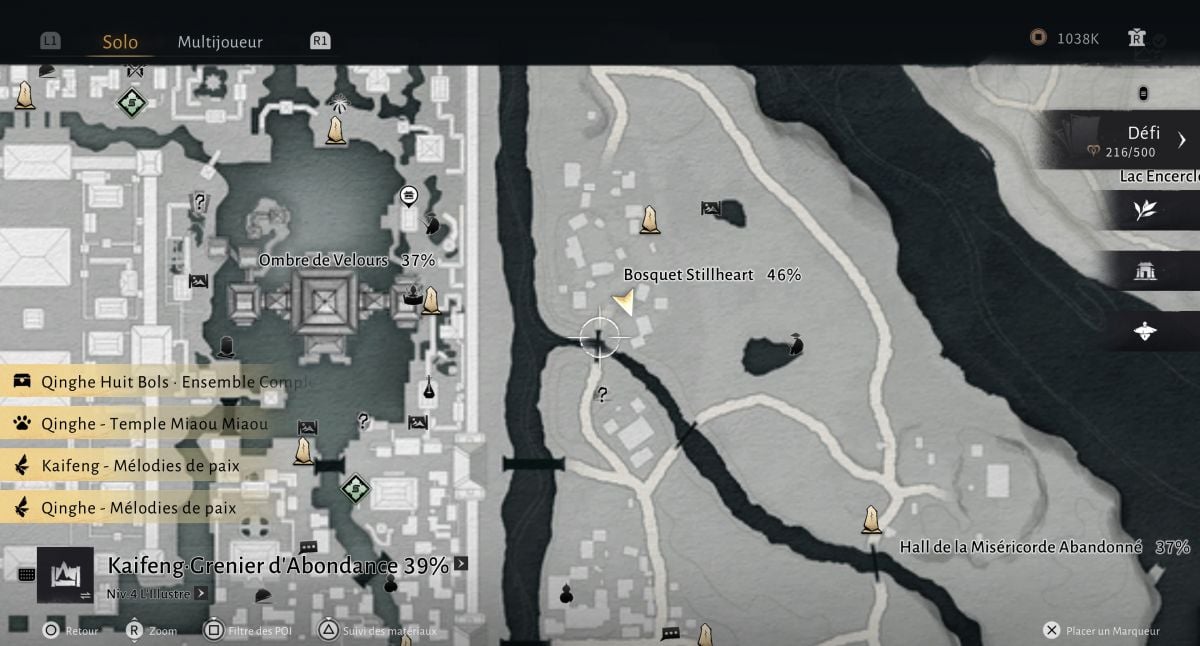The height and width of the screenshot is (646, 1200).
Task: Click the stone marker near Bosquet Stillheart
Action: (x=650, y=219)
